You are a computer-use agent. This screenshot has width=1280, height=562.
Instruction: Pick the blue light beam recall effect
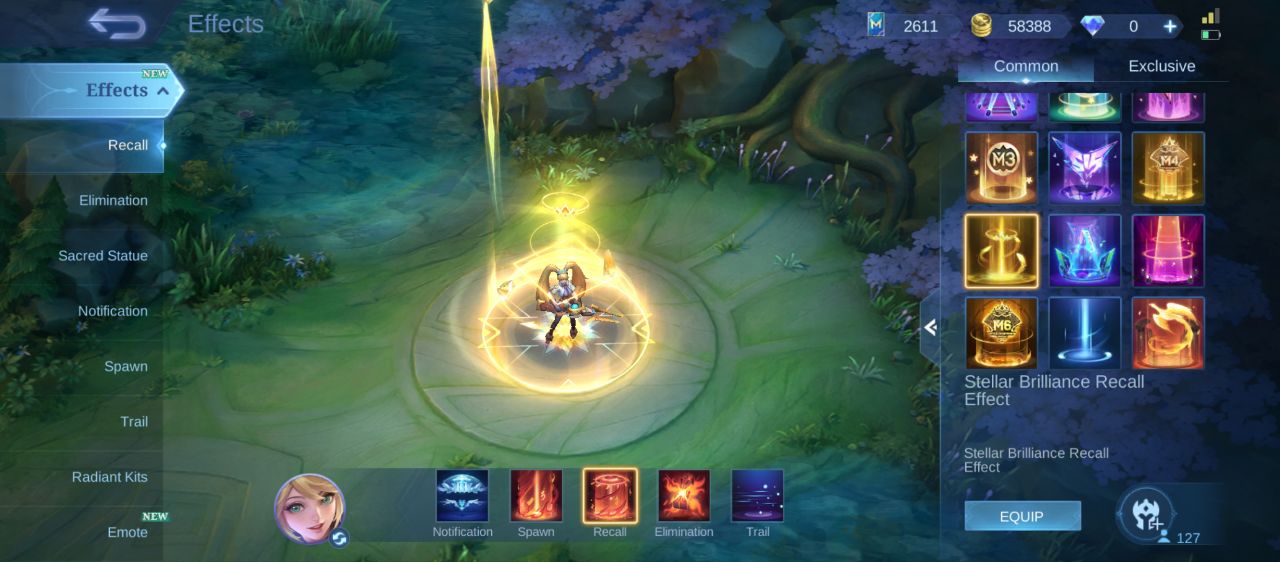click(x=1085, y=333)
